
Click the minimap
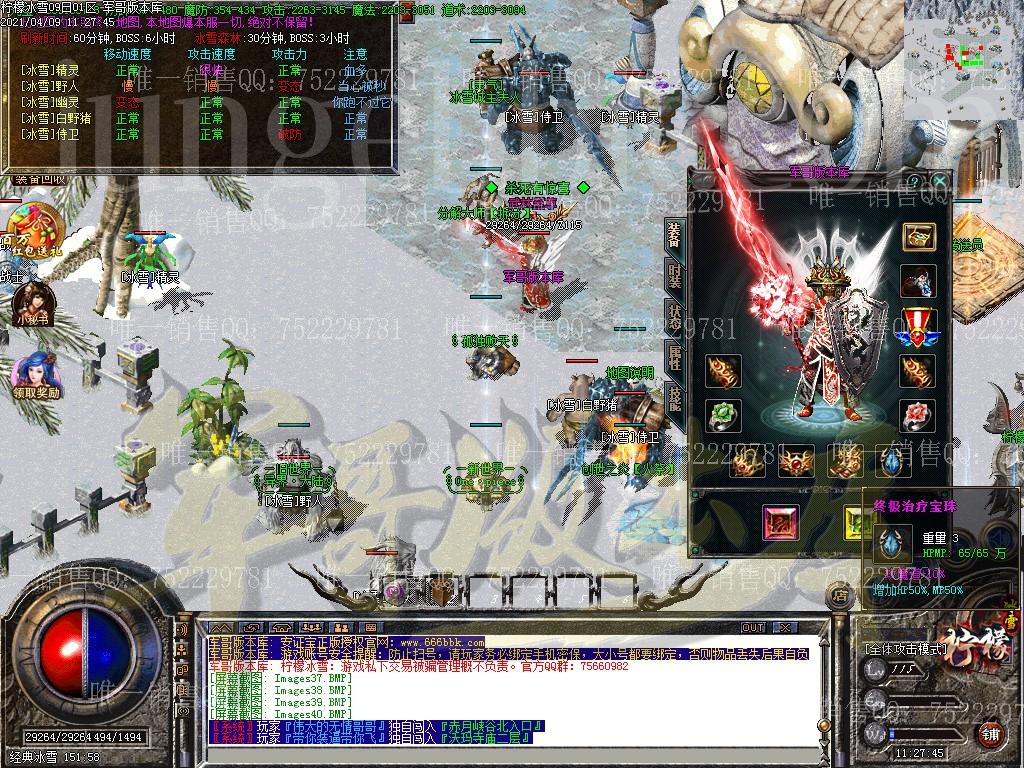click(964, 48)
